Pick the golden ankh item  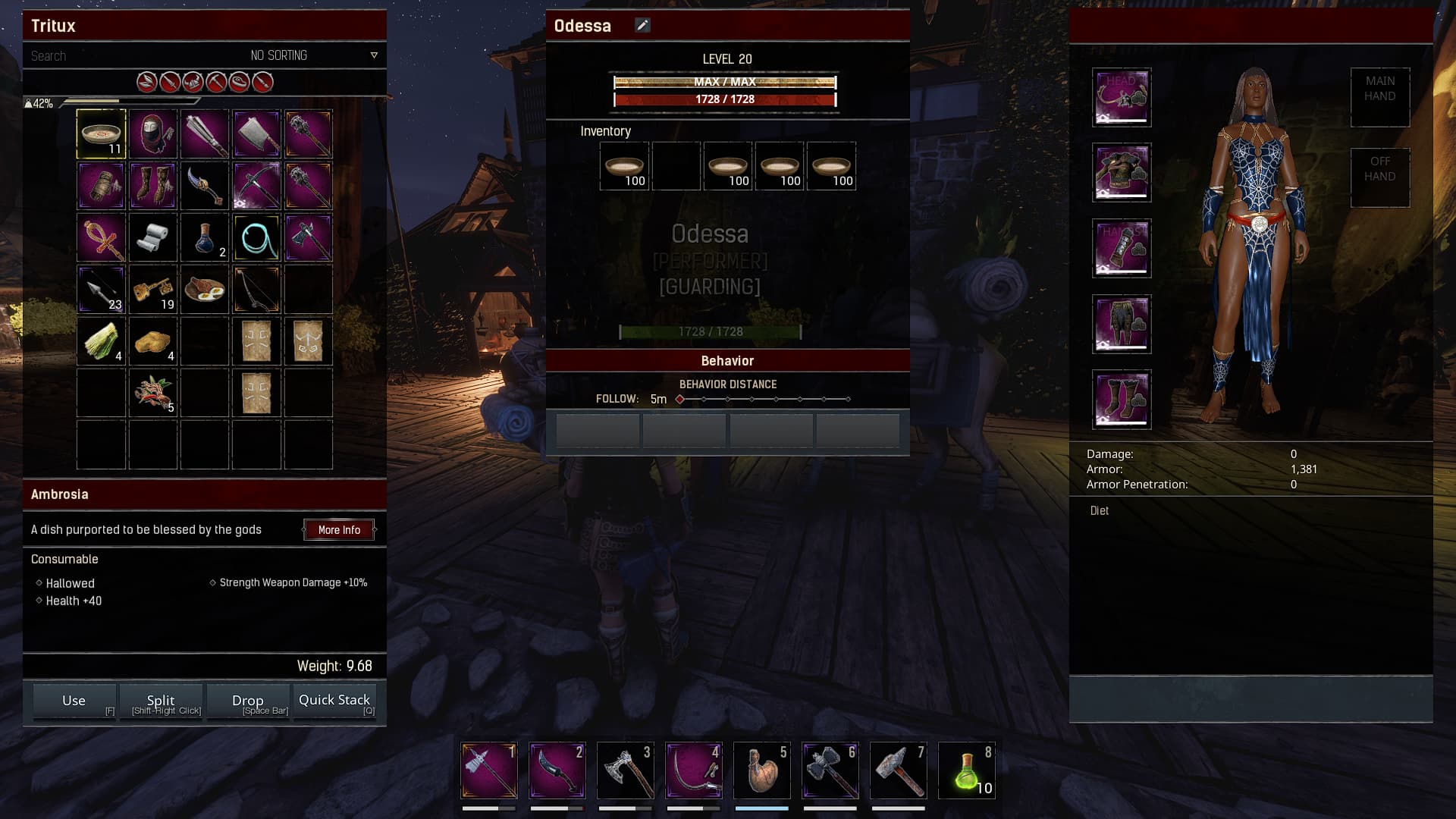tap(101, 238)
